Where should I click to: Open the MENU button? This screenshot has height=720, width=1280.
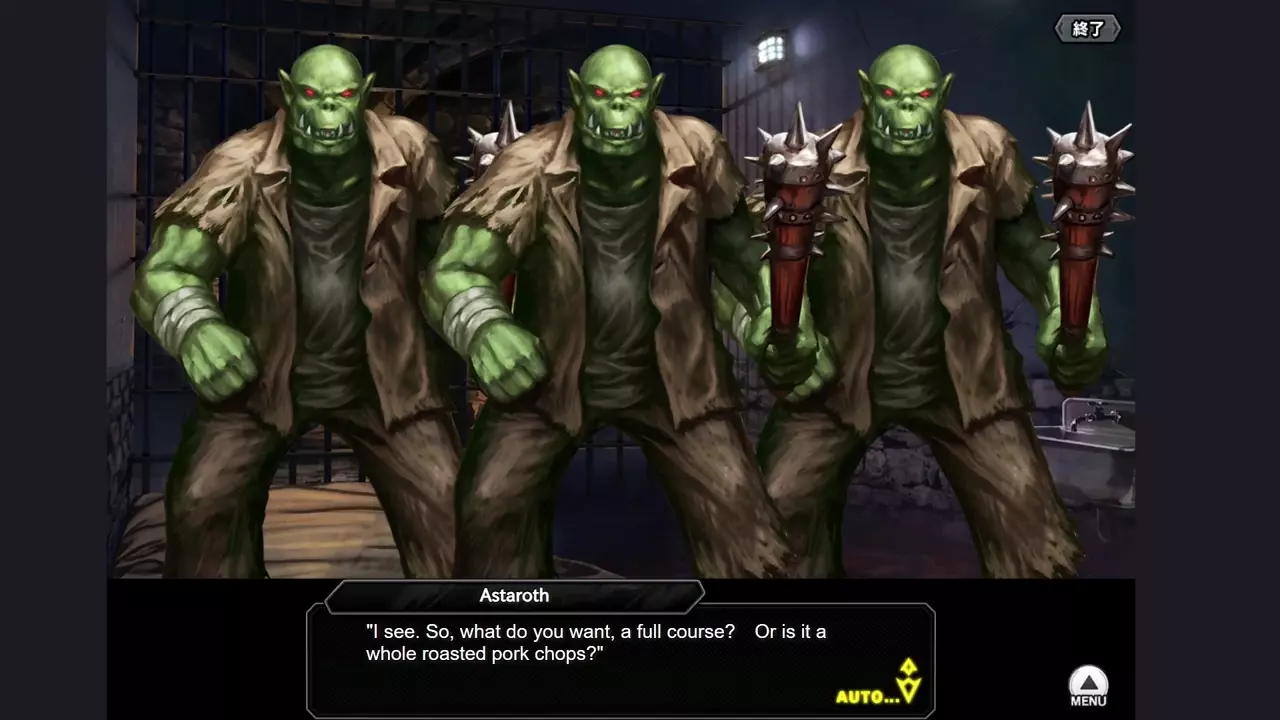[1088, 686]
